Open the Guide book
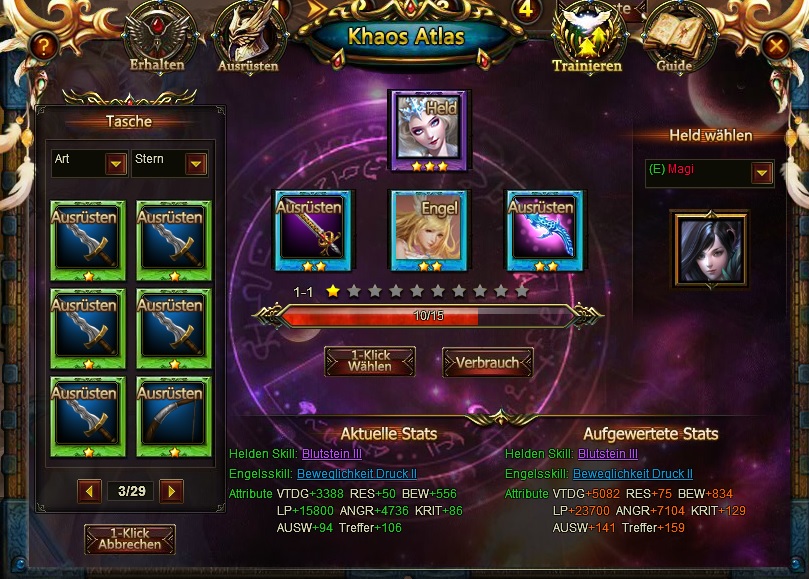Image resolution: width=809 pixels, height=579 pixels. [x=674, y=42]
